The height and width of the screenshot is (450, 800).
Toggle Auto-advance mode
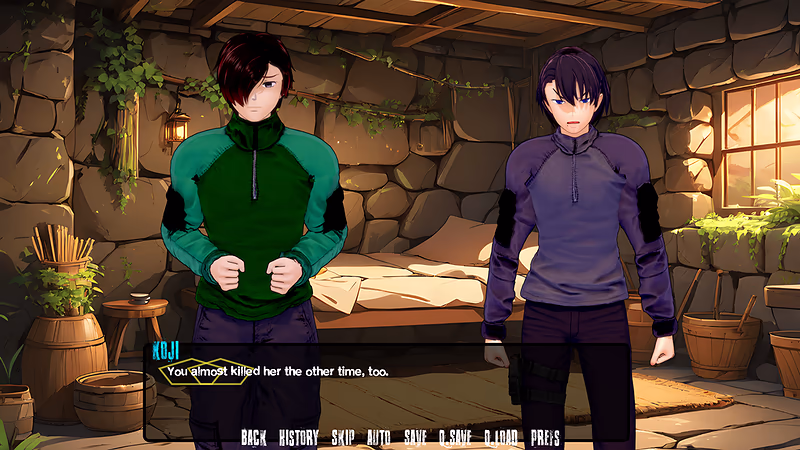pos(379,437)
